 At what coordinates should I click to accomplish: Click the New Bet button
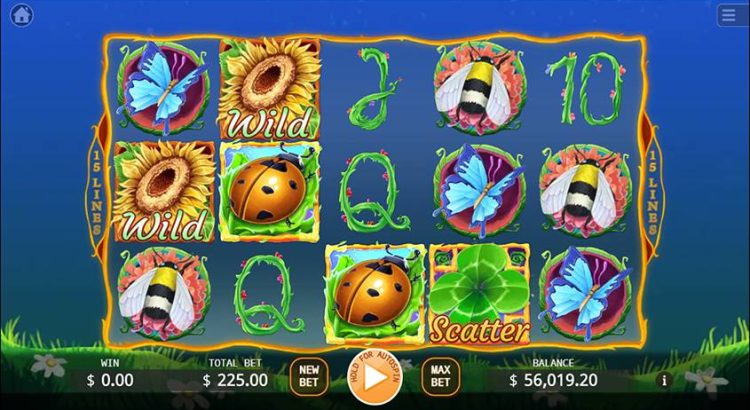click(309, 377)
